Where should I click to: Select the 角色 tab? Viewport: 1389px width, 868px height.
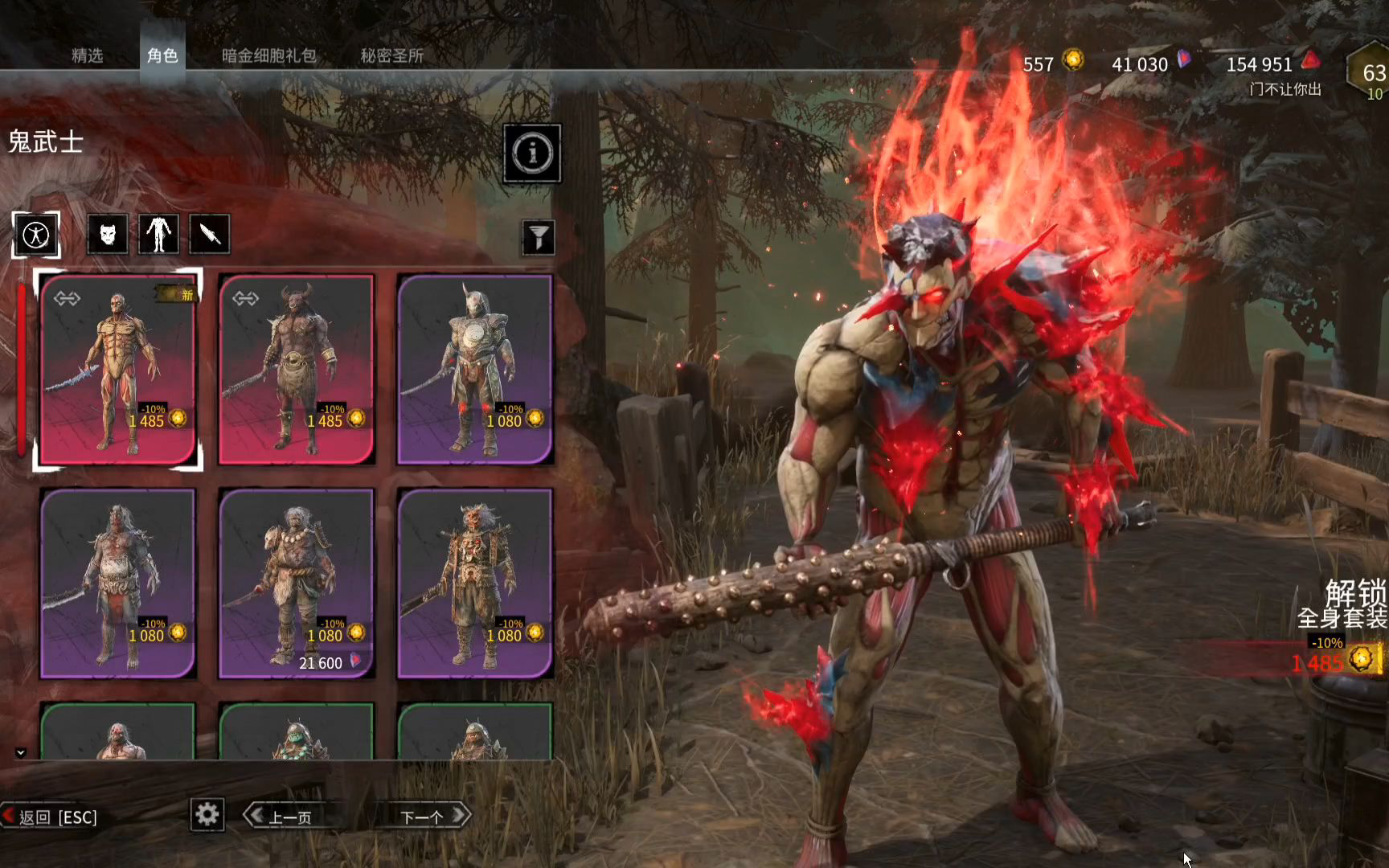point(162,55)
